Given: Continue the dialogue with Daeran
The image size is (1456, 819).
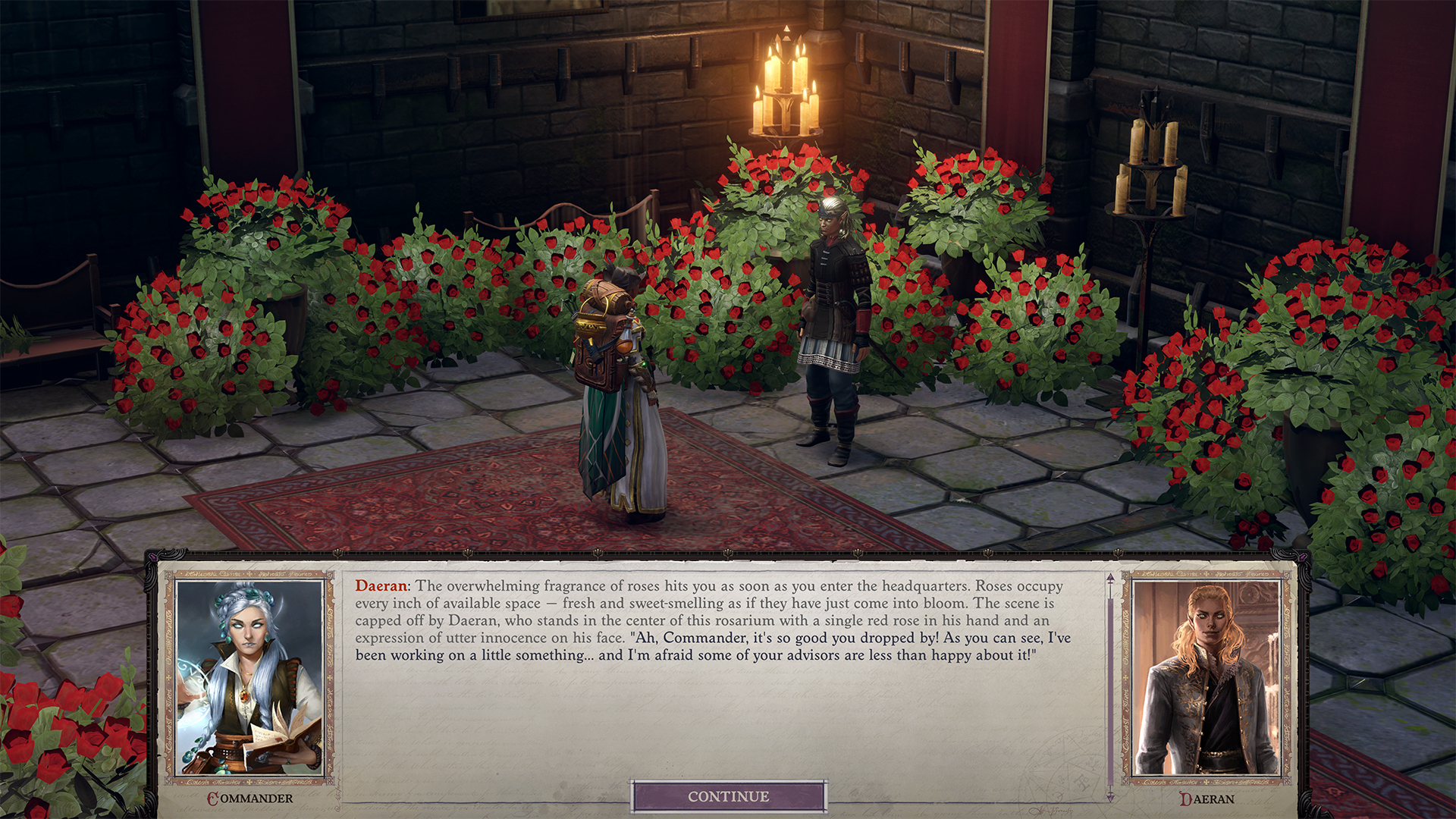Looking at the screenshot, I should point(728,796).
